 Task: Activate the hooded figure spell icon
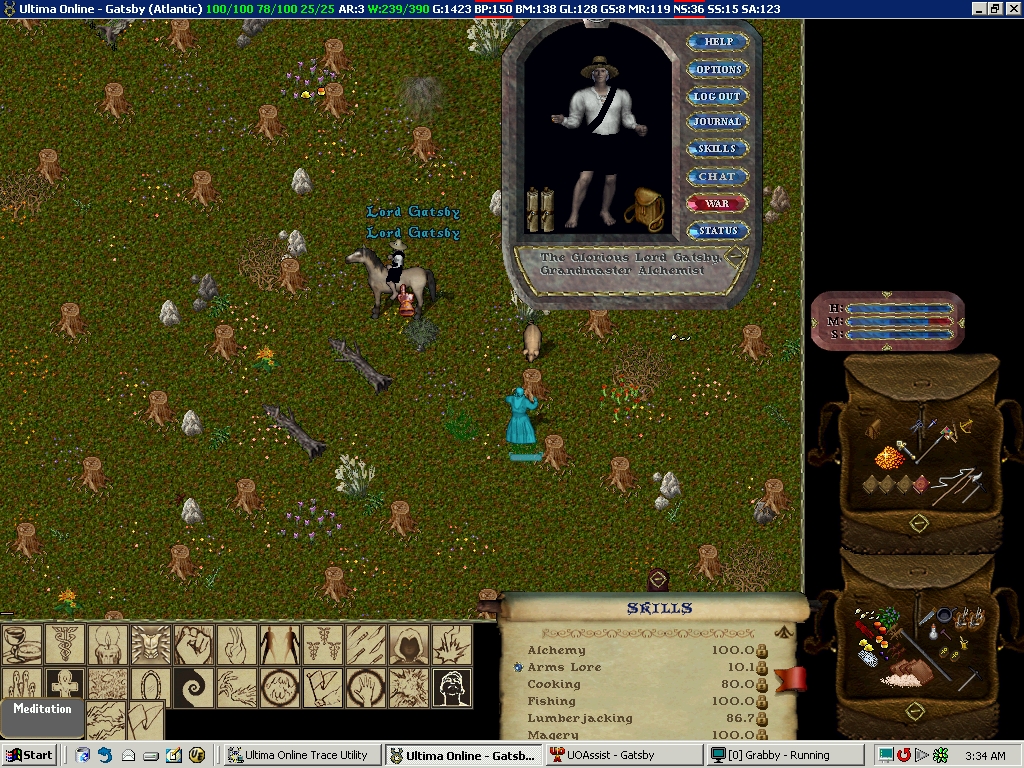coord(409,645)
